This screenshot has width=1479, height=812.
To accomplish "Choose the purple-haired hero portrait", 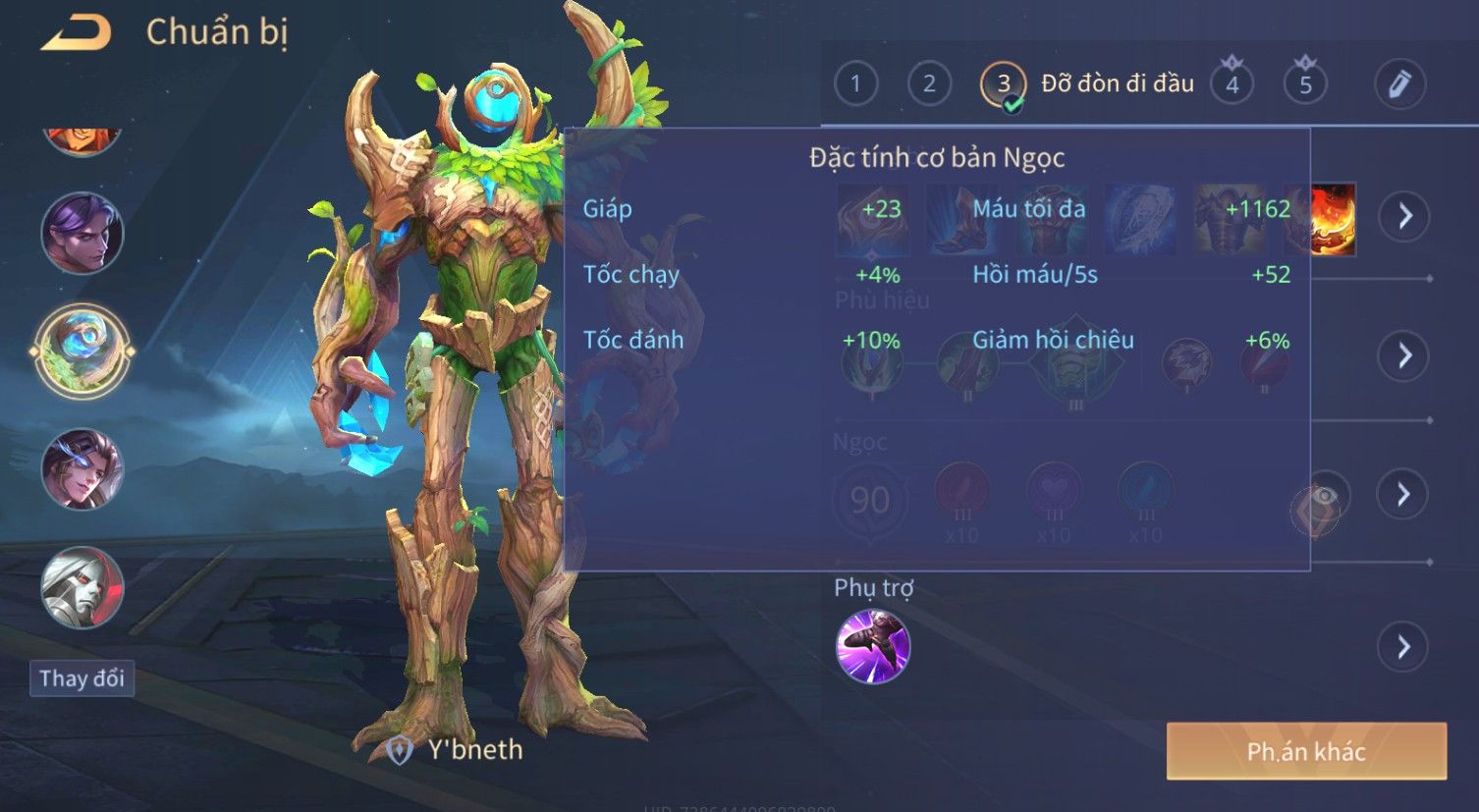I will pos(82,234).
